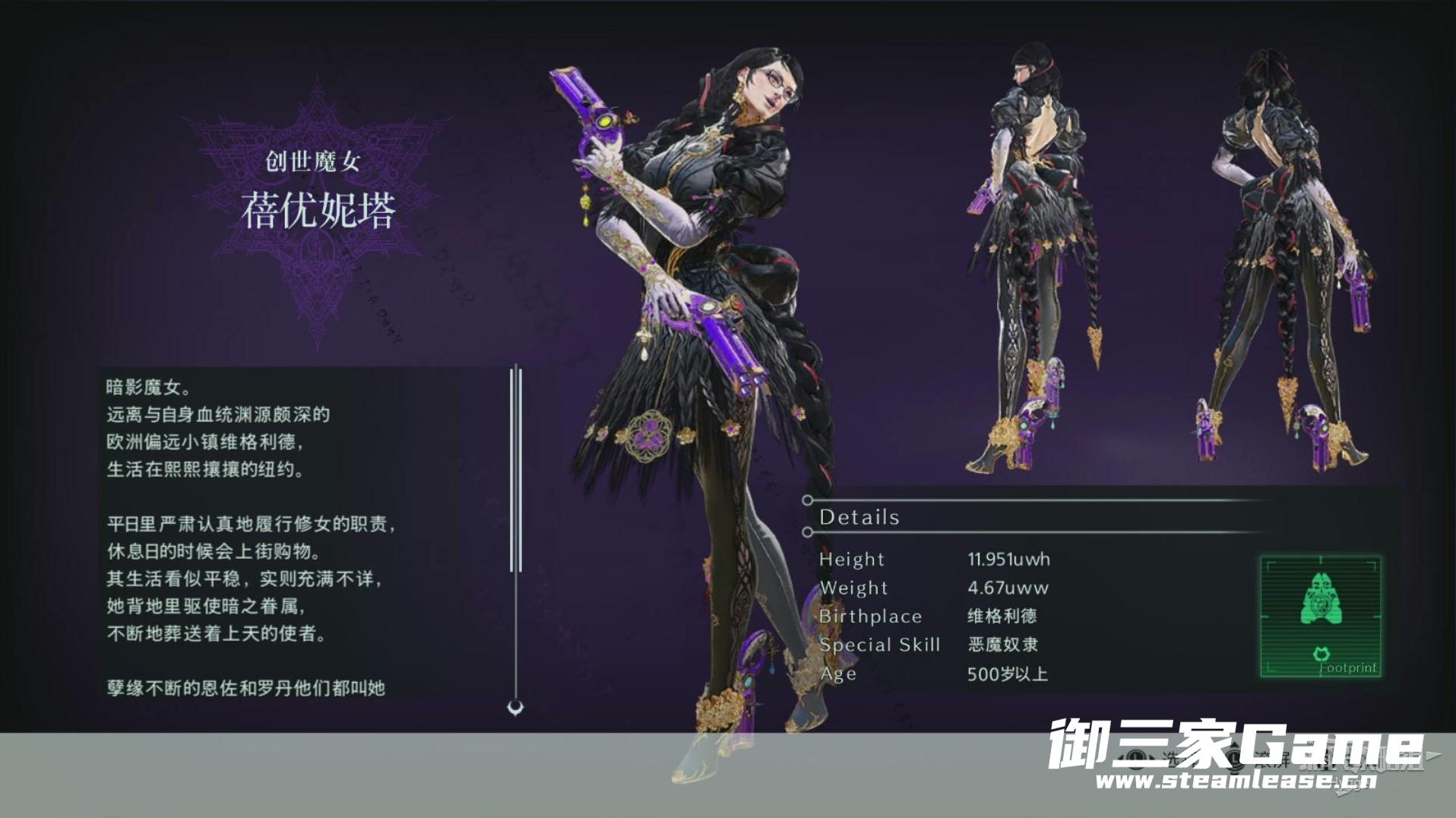Click the description text scrollbar handle
The image size is (1456, 818).
516,468
